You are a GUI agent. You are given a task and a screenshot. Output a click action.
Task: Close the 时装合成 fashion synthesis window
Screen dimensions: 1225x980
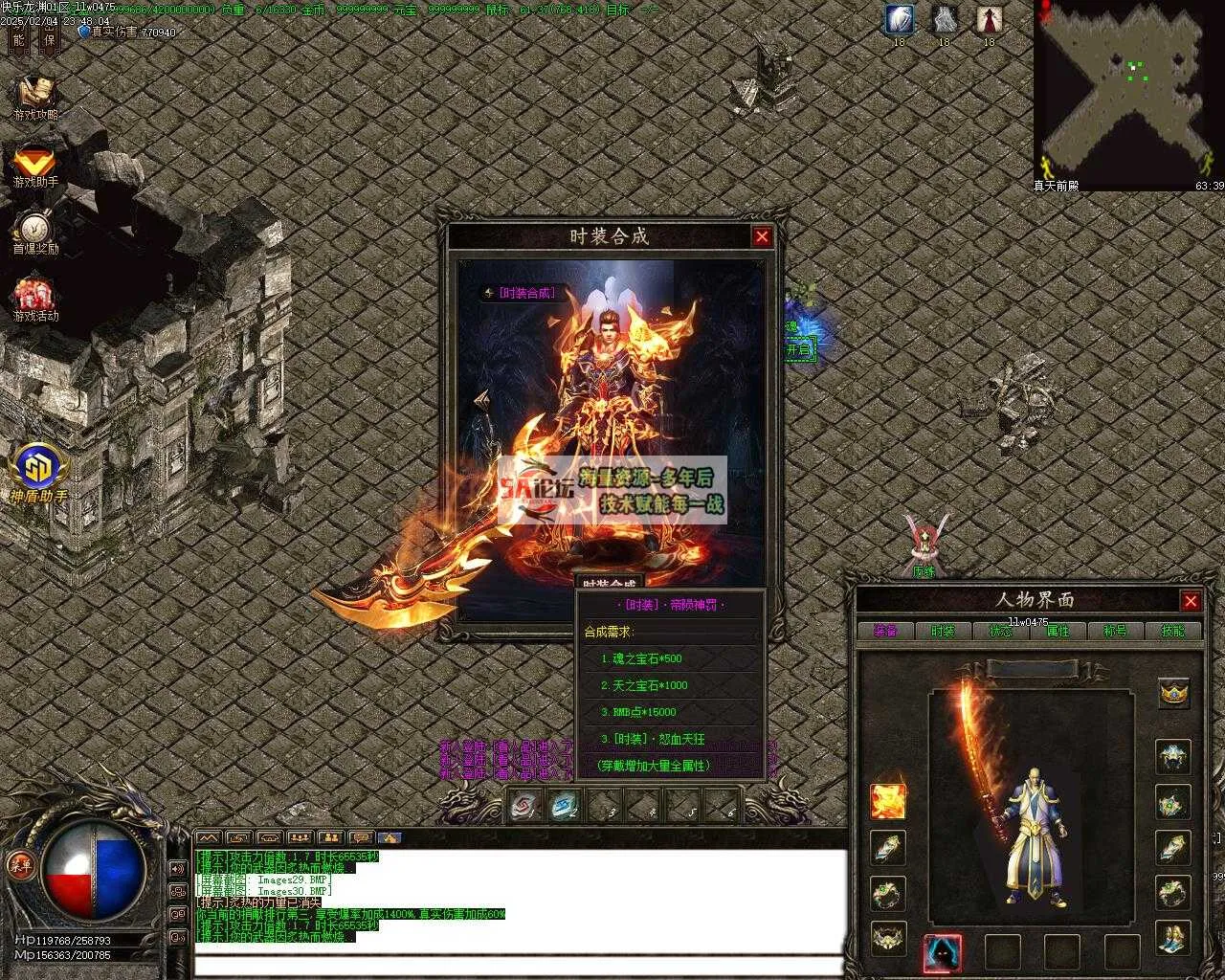point(762,236)
